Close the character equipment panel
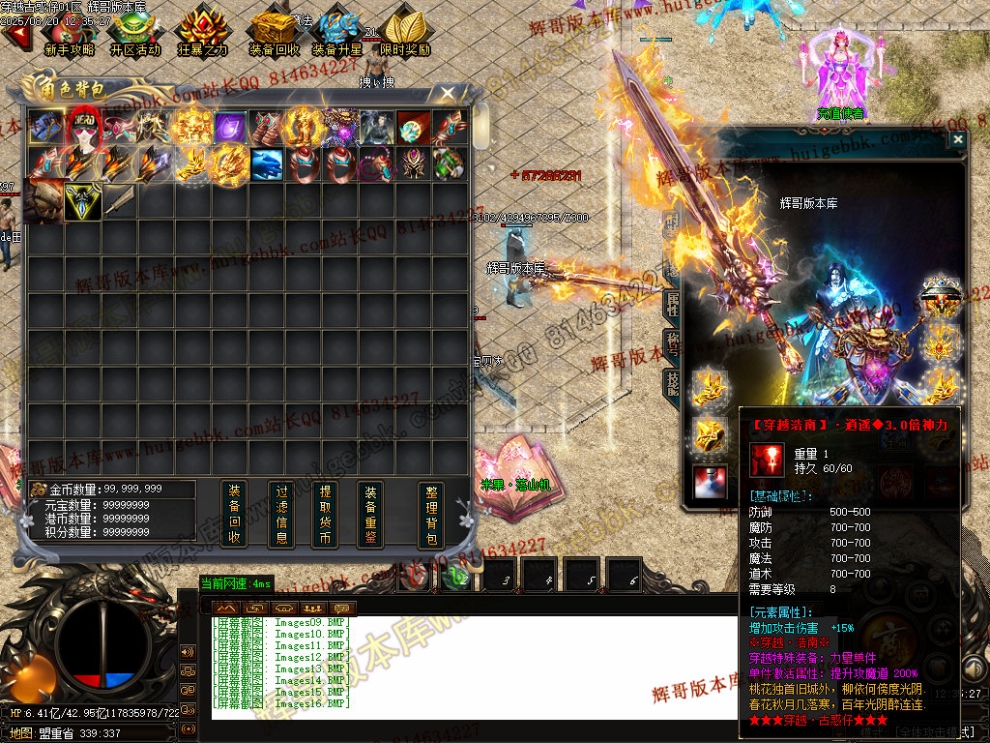Viewport: 990px width, 743px height. pos(957,141)
